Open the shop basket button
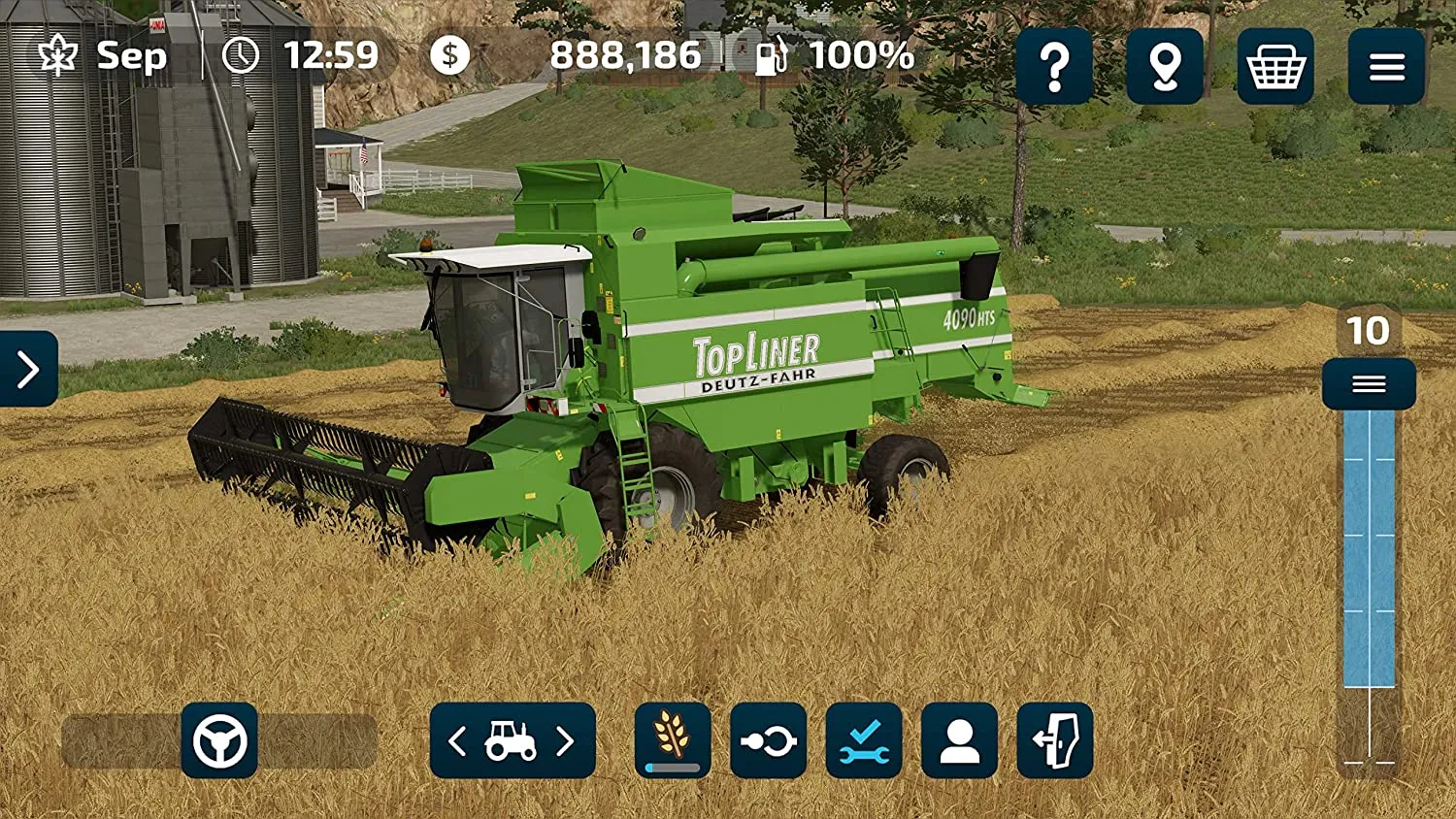The height and width of the screenshot is (819, 1456). pos(1275,66)
